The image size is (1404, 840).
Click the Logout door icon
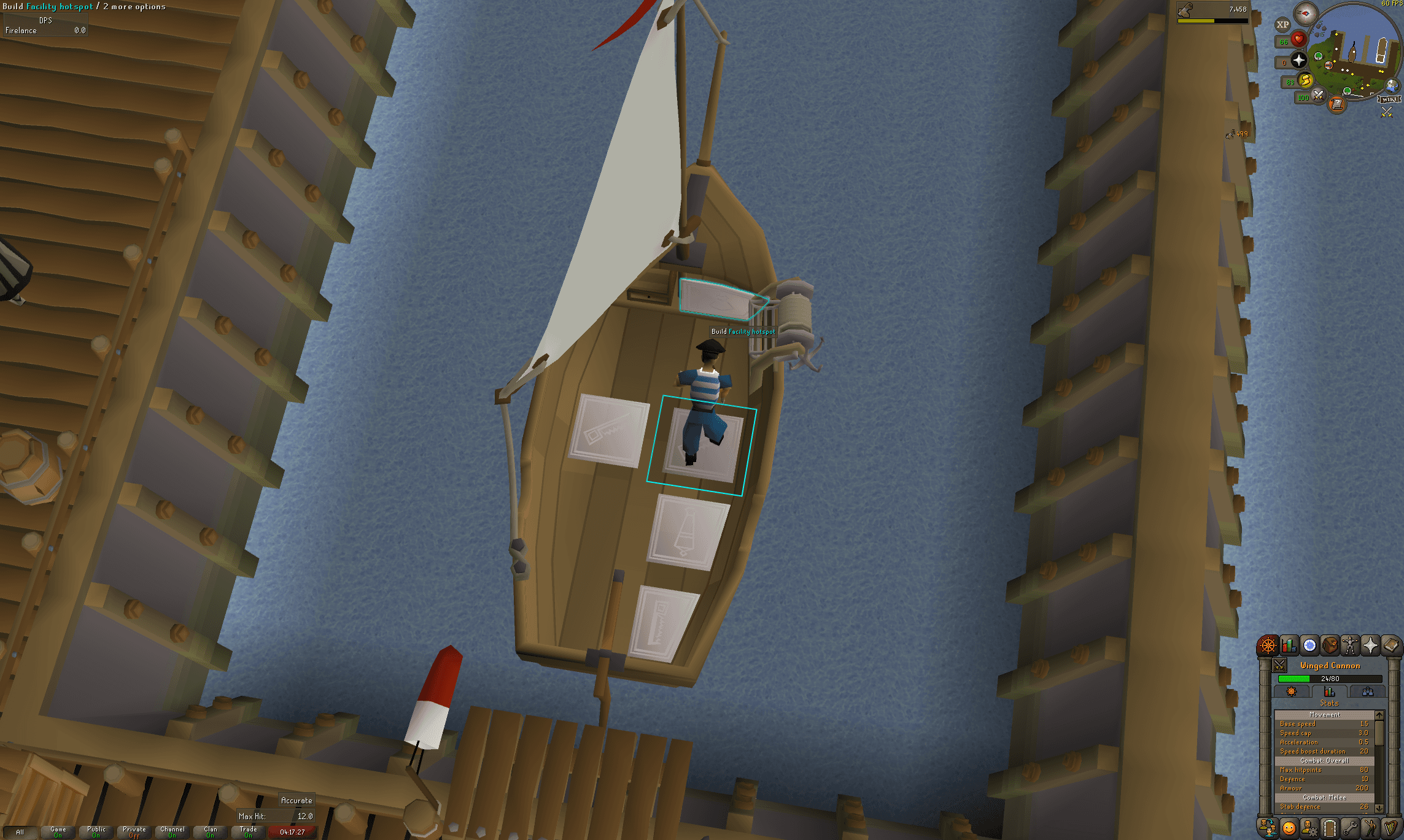click(x=1330, y=827)
